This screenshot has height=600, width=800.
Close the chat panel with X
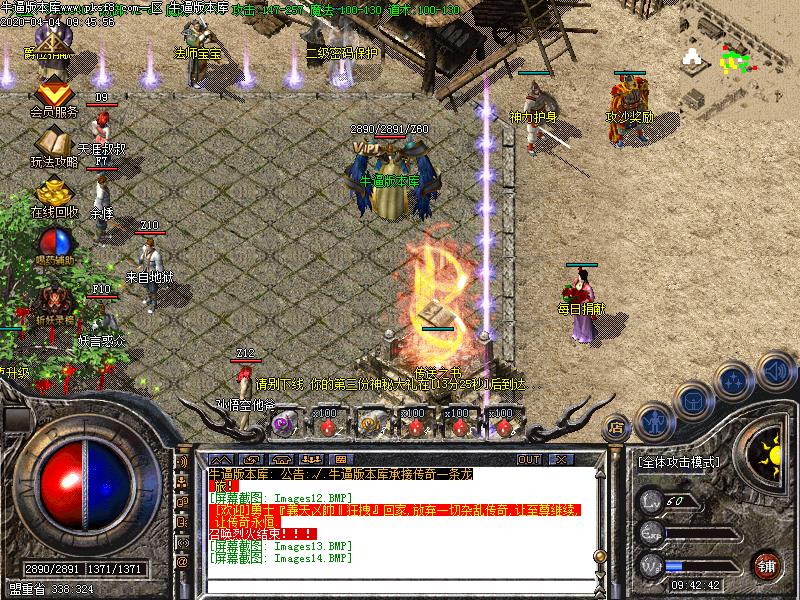[x=563, y=459]
